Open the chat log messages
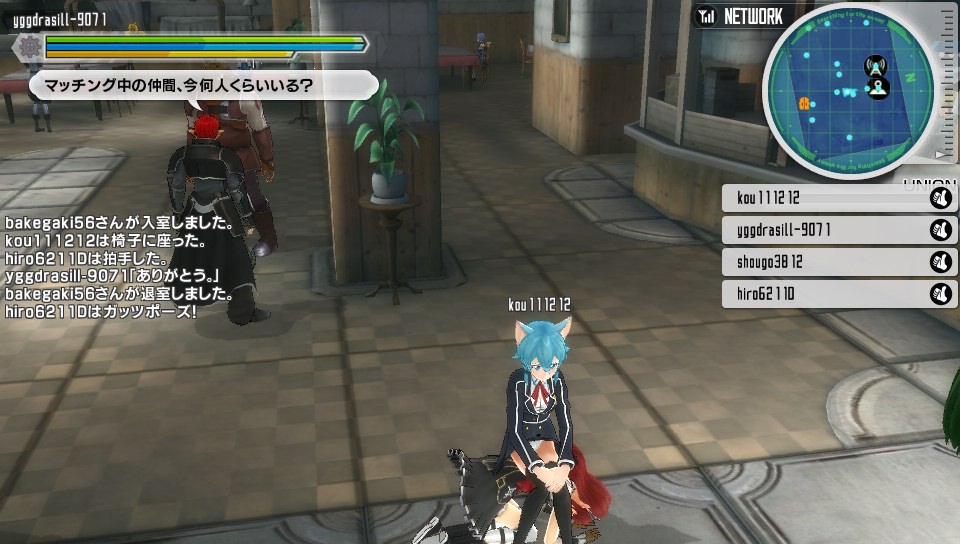 click(120, 267)
